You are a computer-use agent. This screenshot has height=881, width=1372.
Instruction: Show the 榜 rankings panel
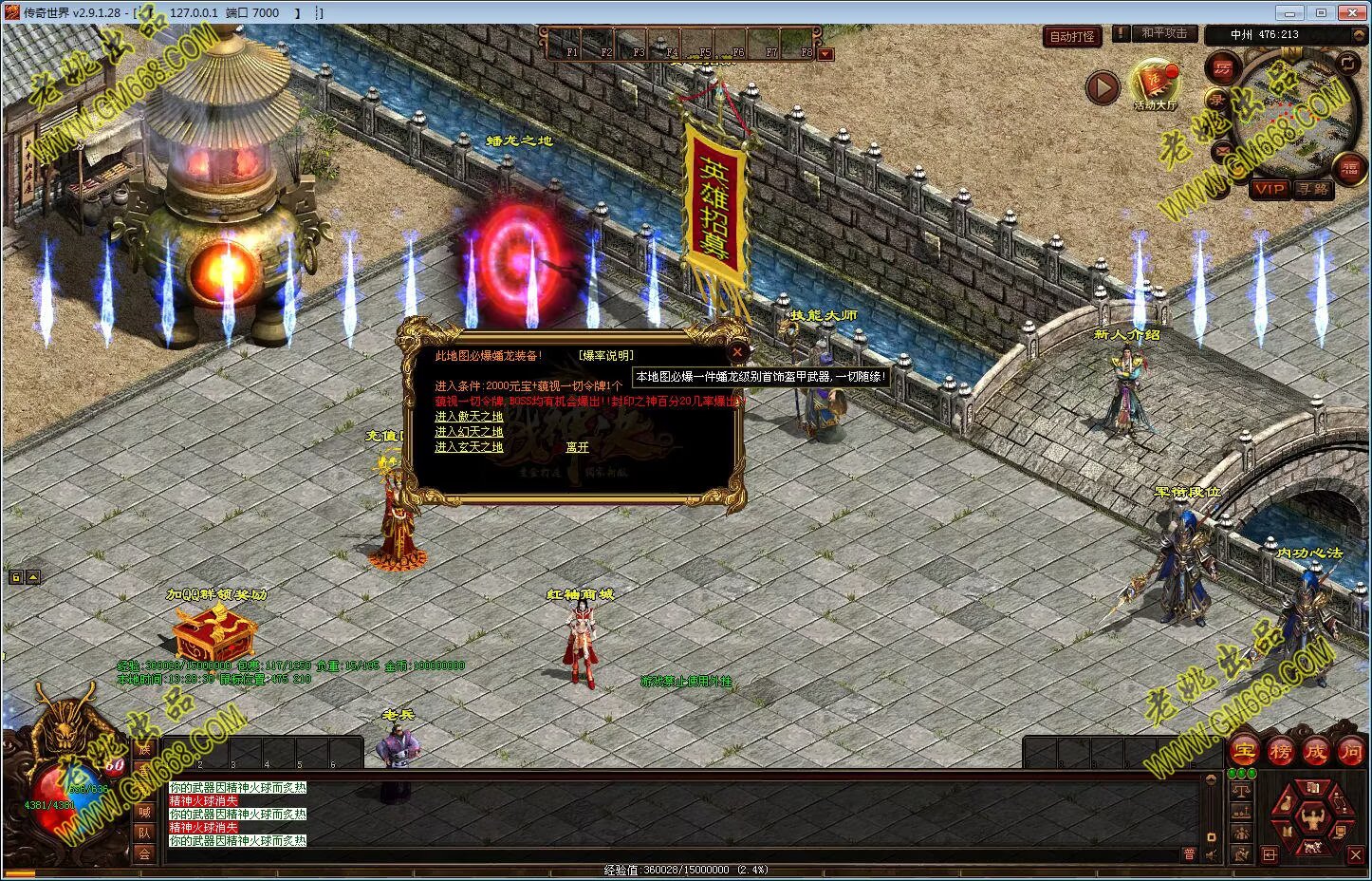coord(1280,751)
